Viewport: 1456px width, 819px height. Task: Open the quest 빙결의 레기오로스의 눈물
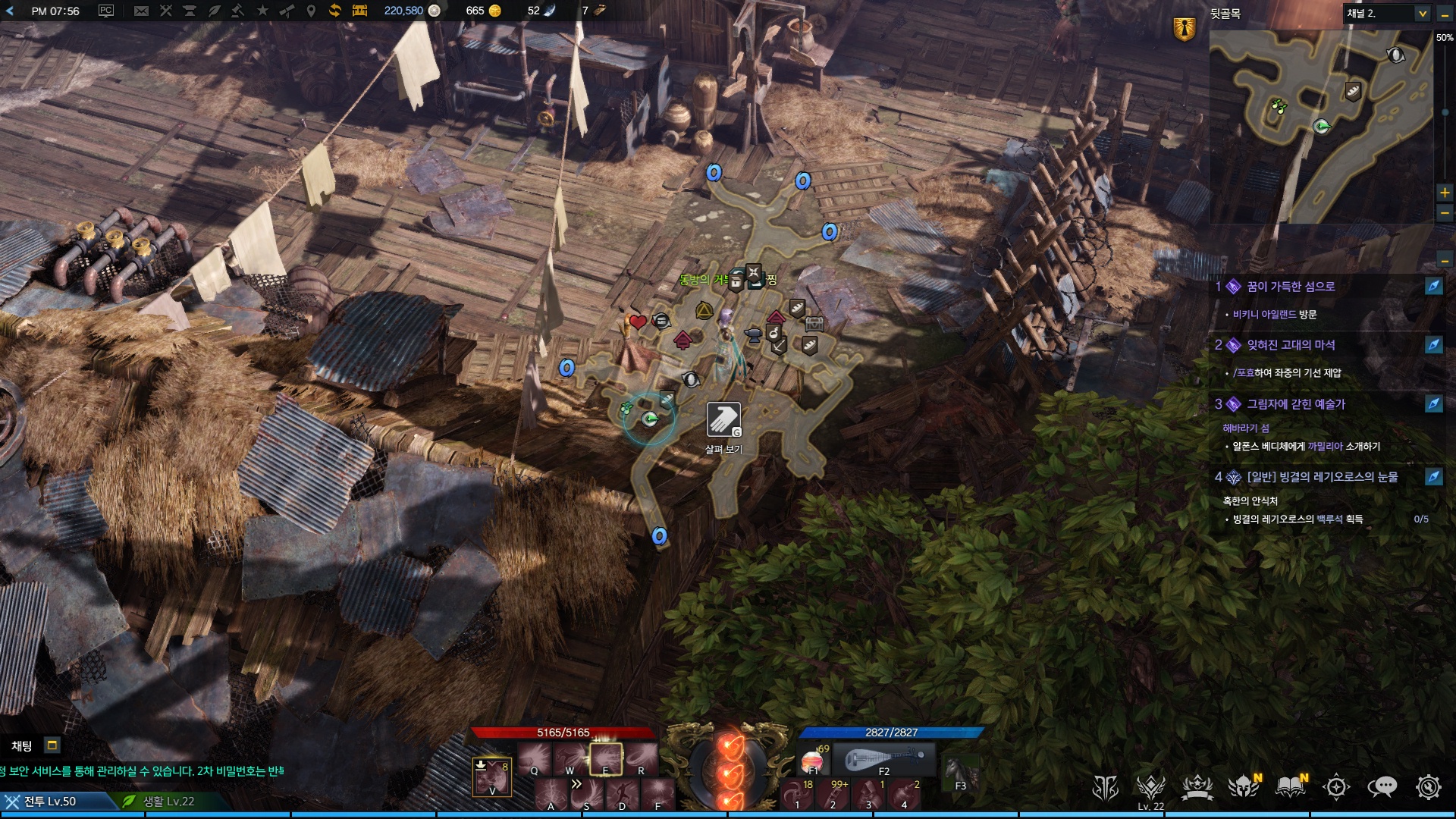coord(1322,477)
